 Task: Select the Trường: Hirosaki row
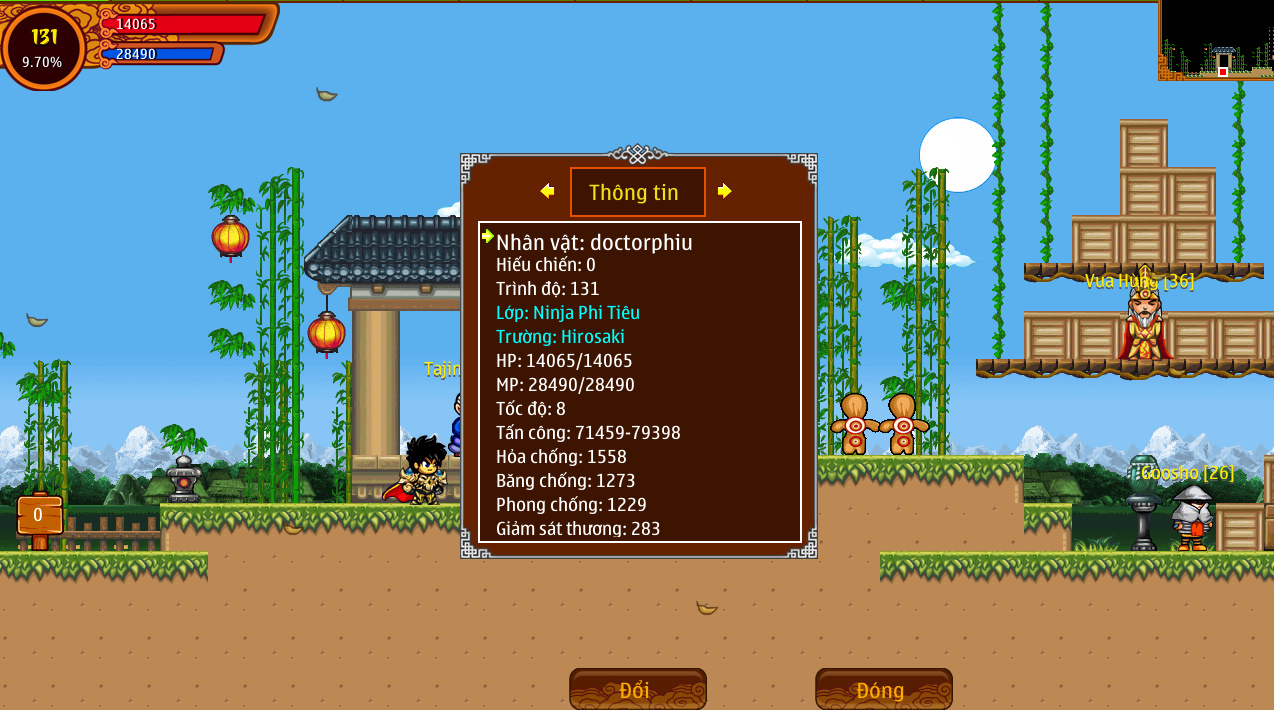click(x=560, y=337)
